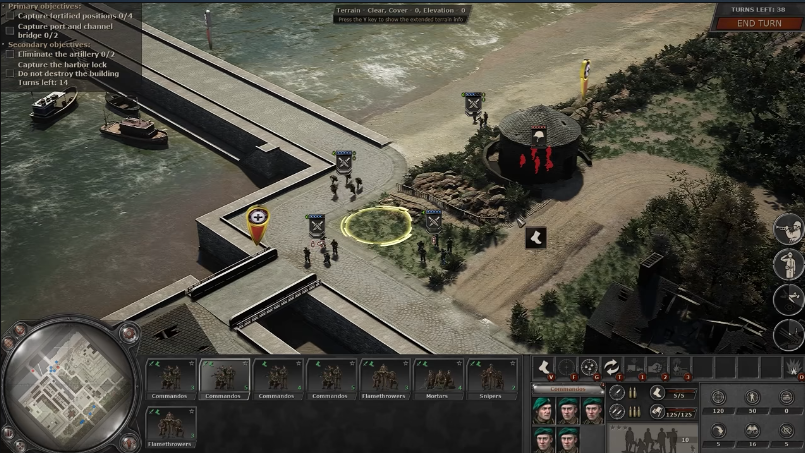Viewport: 805px width, 453px height.
Task: Click the Eliminate the artillery objective
Action: click(x=64, y=54)
